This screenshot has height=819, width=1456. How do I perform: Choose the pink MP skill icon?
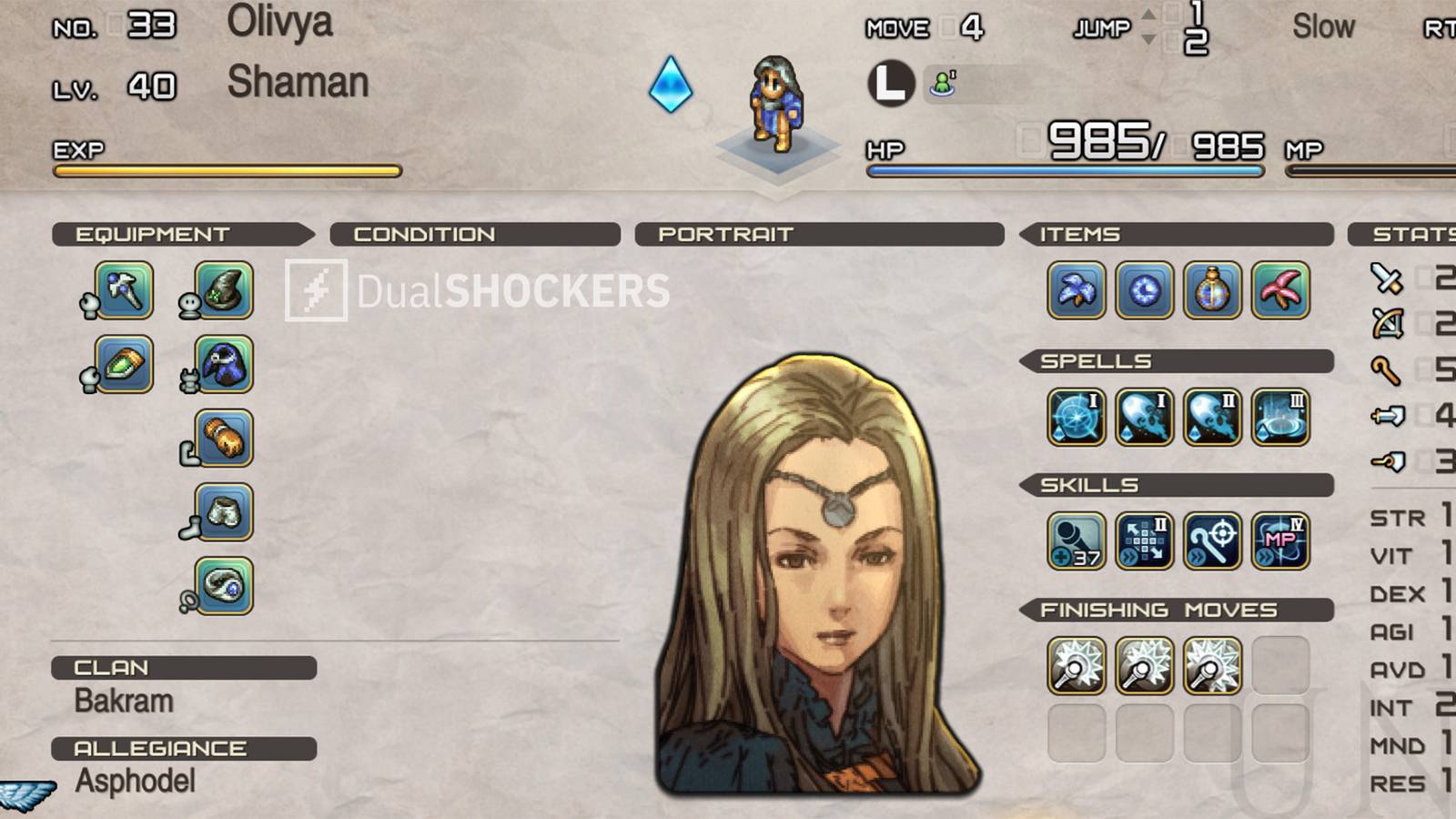pyautogui.click(x=1280, y=541)
